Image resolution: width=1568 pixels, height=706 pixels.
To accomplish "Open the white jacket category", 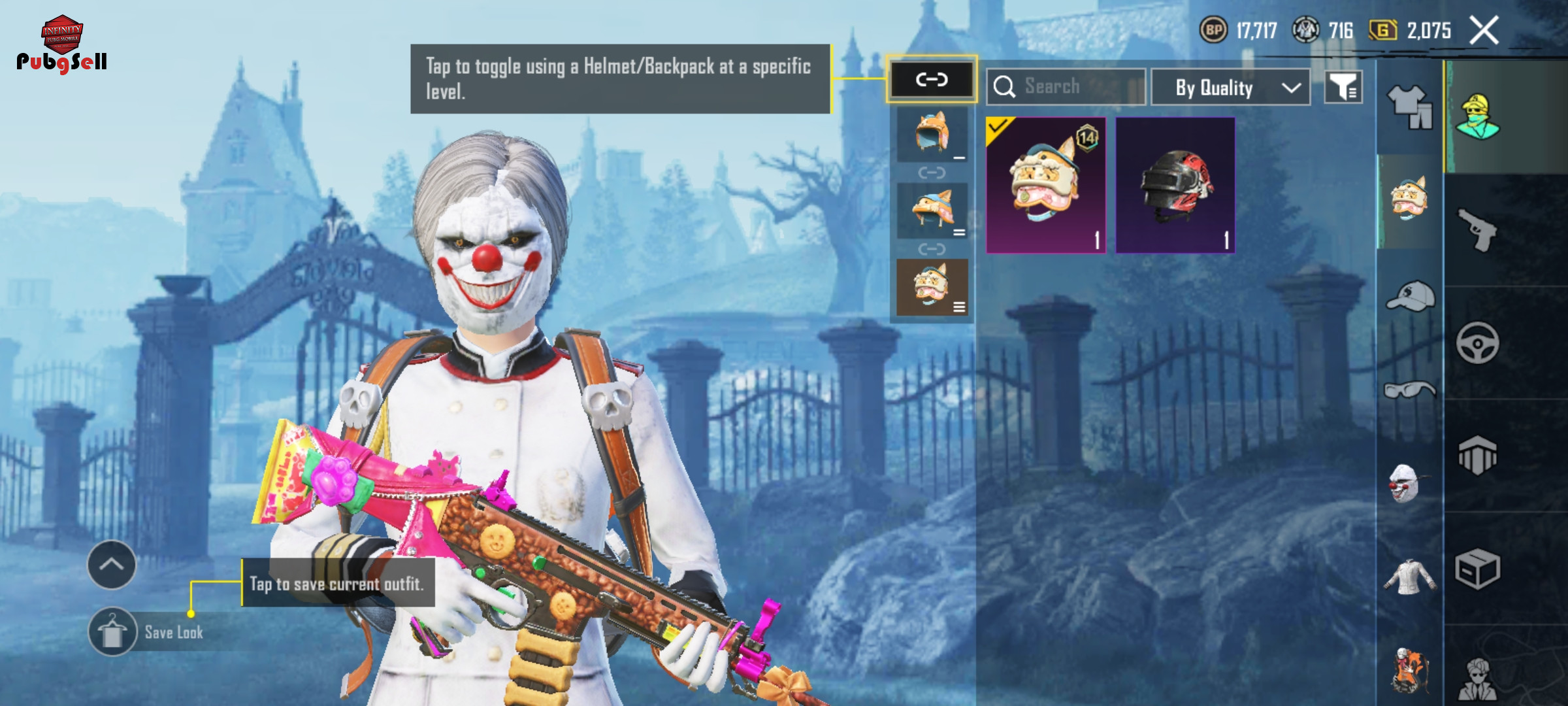I will pos(1409,577).
